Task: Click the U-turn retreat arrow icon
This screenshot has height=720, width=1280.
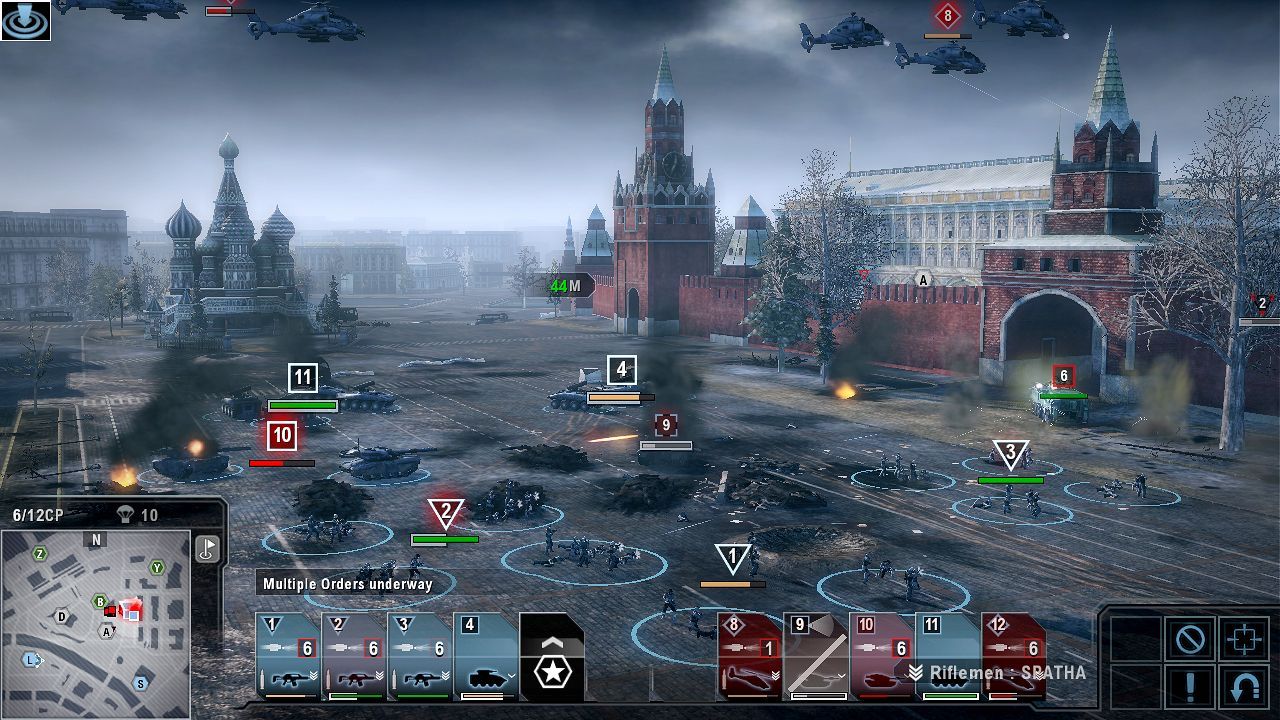Action: pos(1245,688)
